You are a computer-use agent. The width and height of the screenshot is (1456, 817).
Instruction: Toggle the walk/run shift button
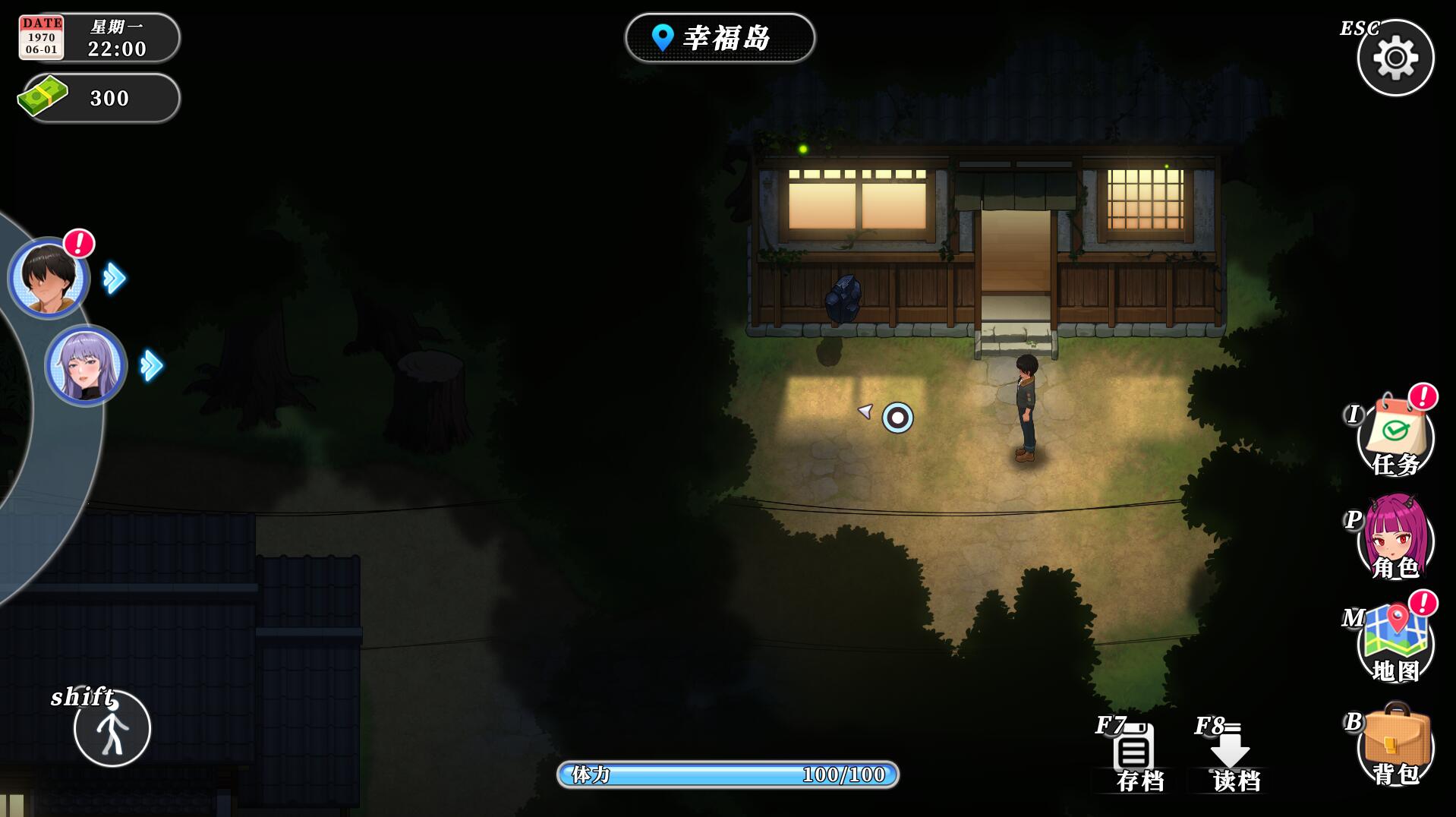tap(112, 728)
